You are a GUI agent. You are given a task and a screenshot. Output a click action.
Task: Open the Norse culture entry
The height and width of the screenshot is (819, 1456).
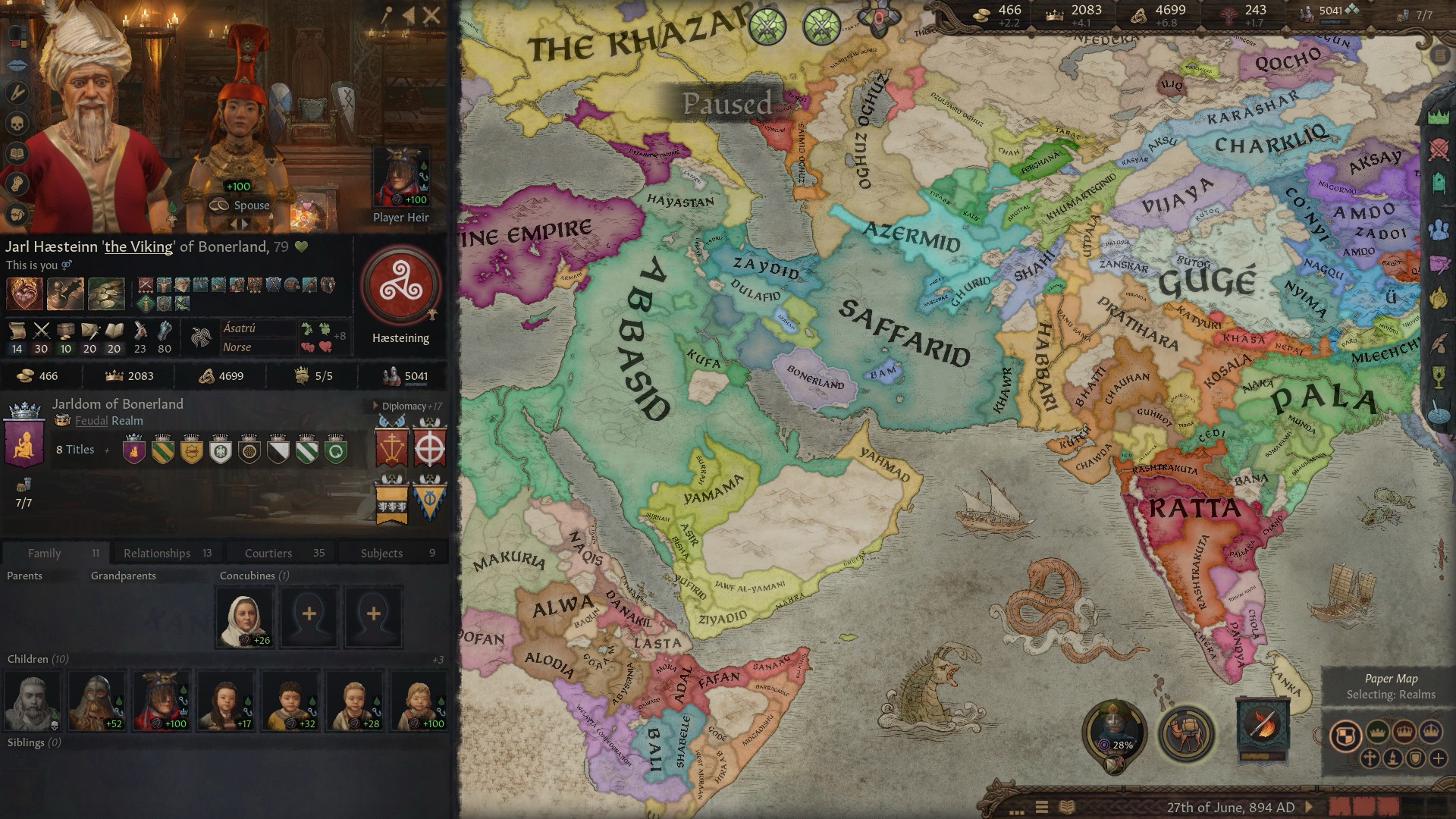pos(237,347)
